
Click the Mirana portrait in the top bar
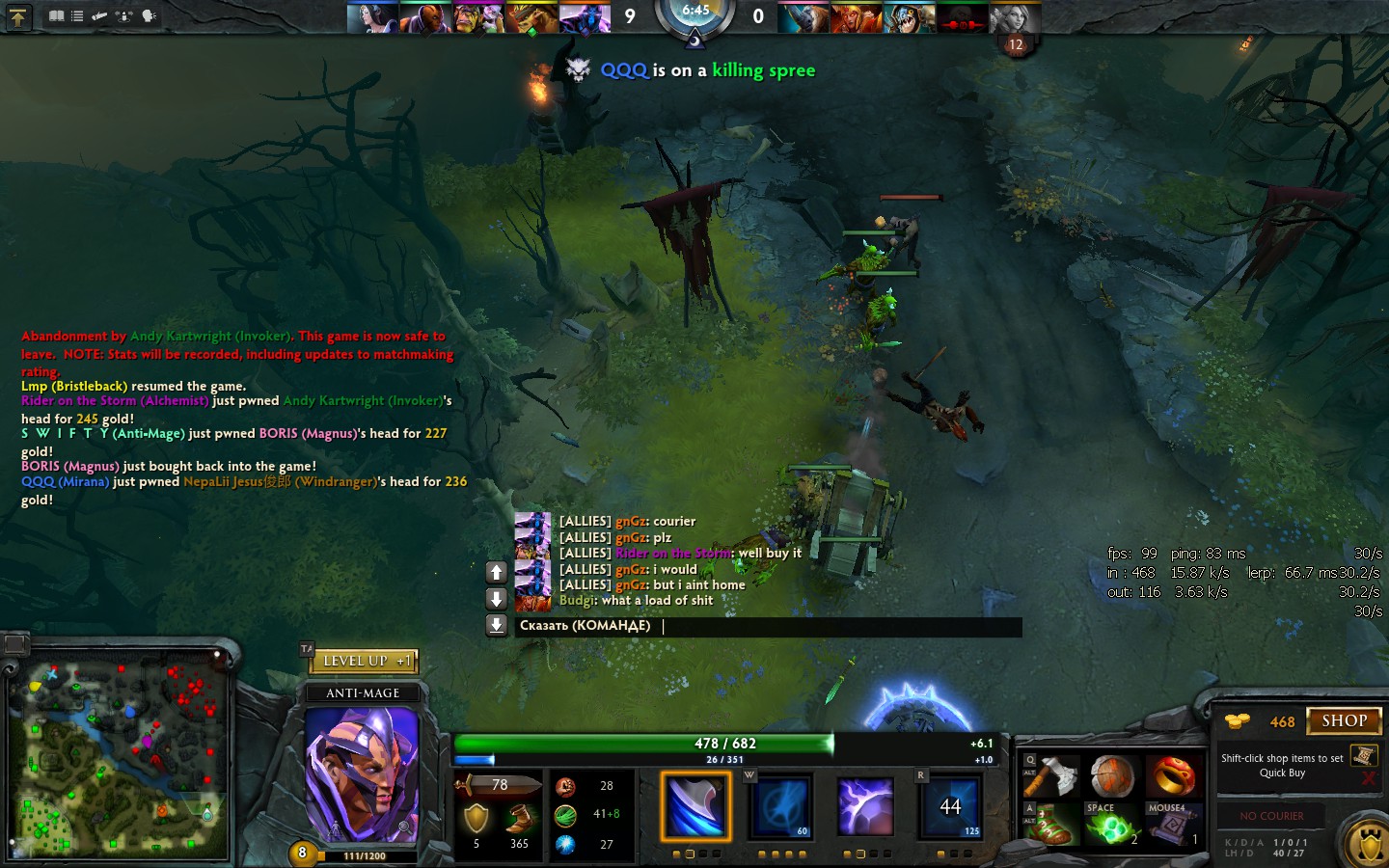(372, 17)
